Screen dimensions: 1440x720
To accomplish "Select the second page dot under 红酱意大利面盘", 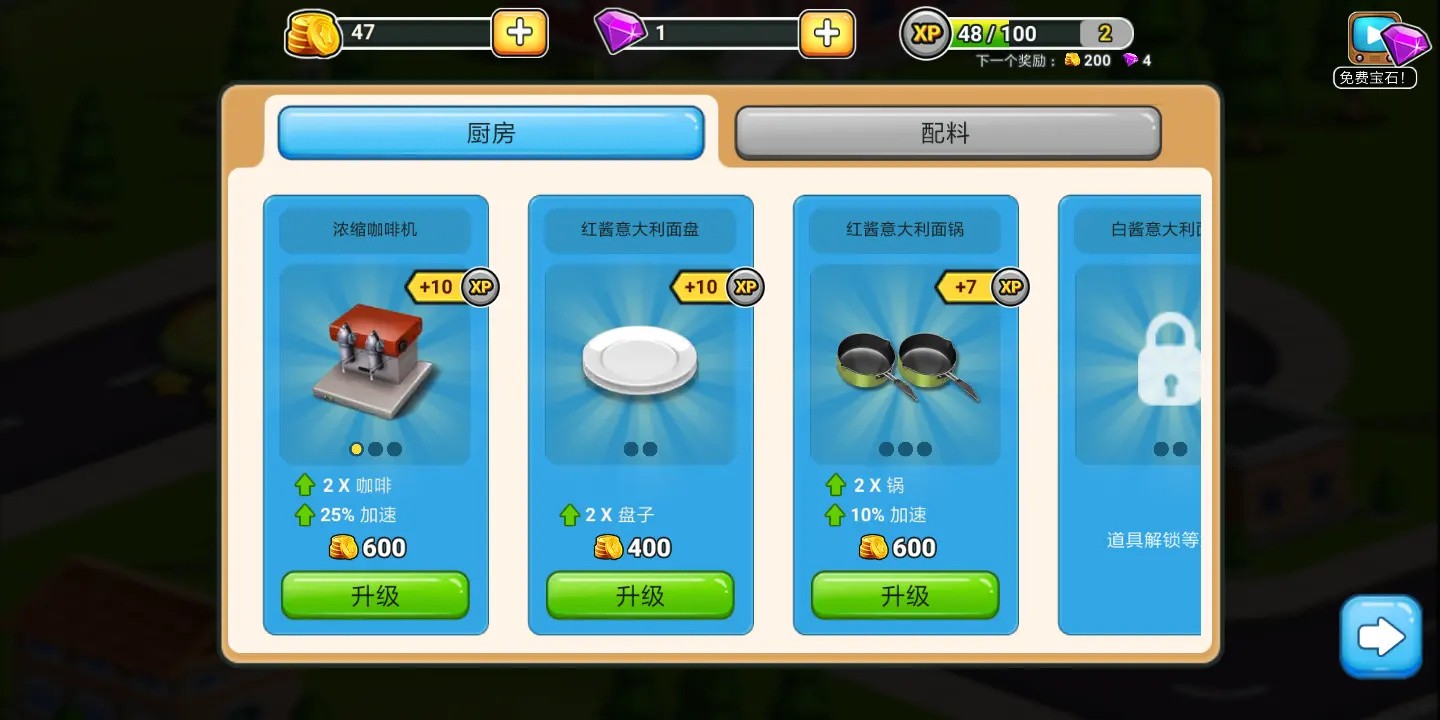I will point(651,449).
